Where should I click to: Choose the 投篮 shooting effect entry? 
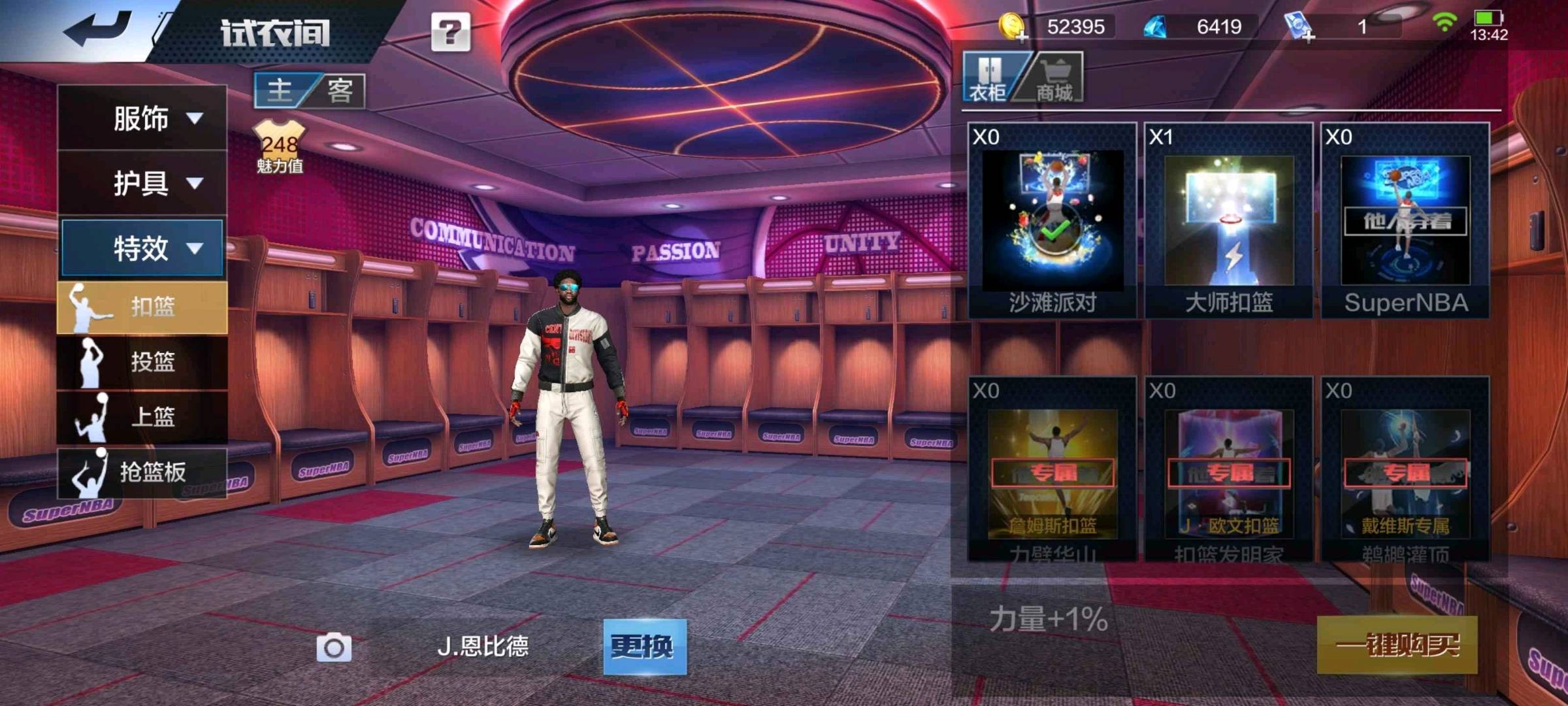point(142,361)
